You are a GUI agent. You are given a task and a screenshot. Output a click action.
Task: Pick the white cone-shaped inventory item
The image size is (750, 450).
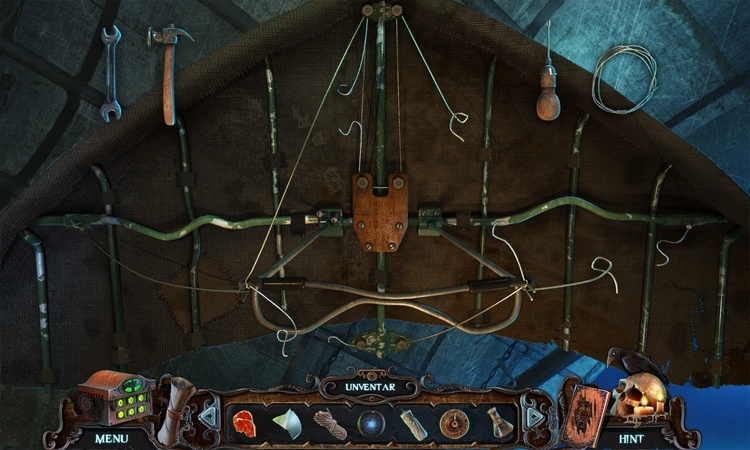point(287,422)
